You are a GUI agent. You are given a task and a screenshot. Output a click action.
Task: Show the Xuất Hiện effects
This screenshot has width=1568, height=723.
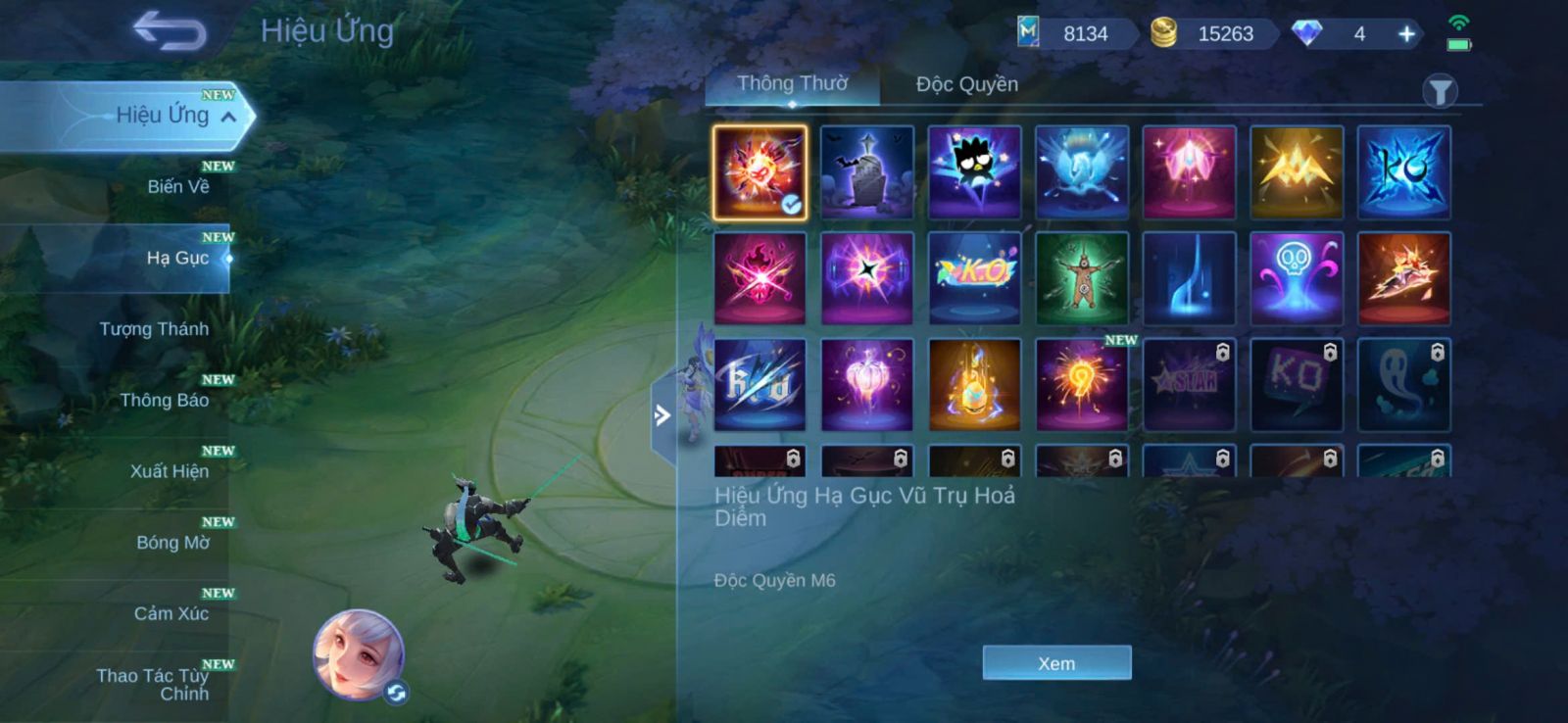(x=169, y=471)
